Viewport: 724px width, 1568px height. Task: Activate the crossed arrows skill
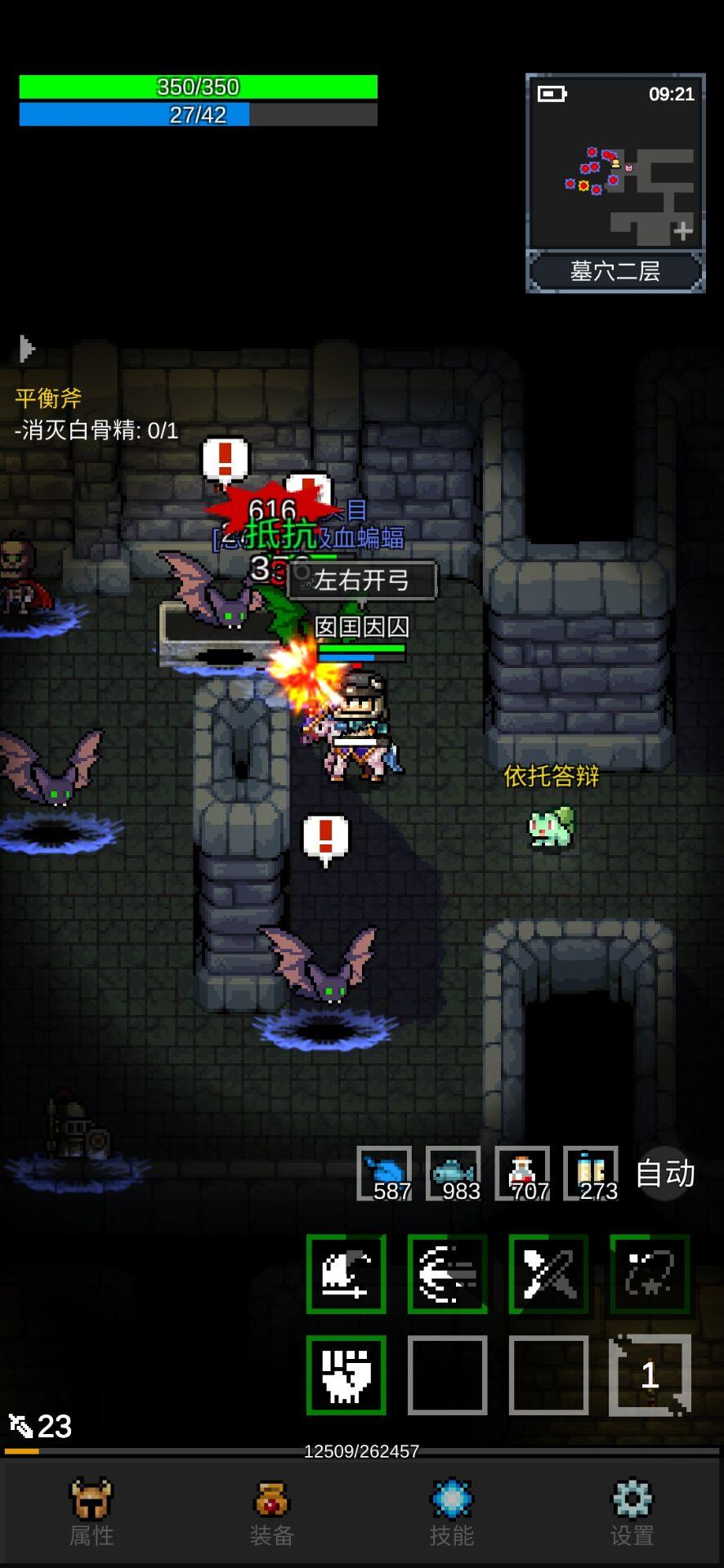click(x=548, y=1274)
